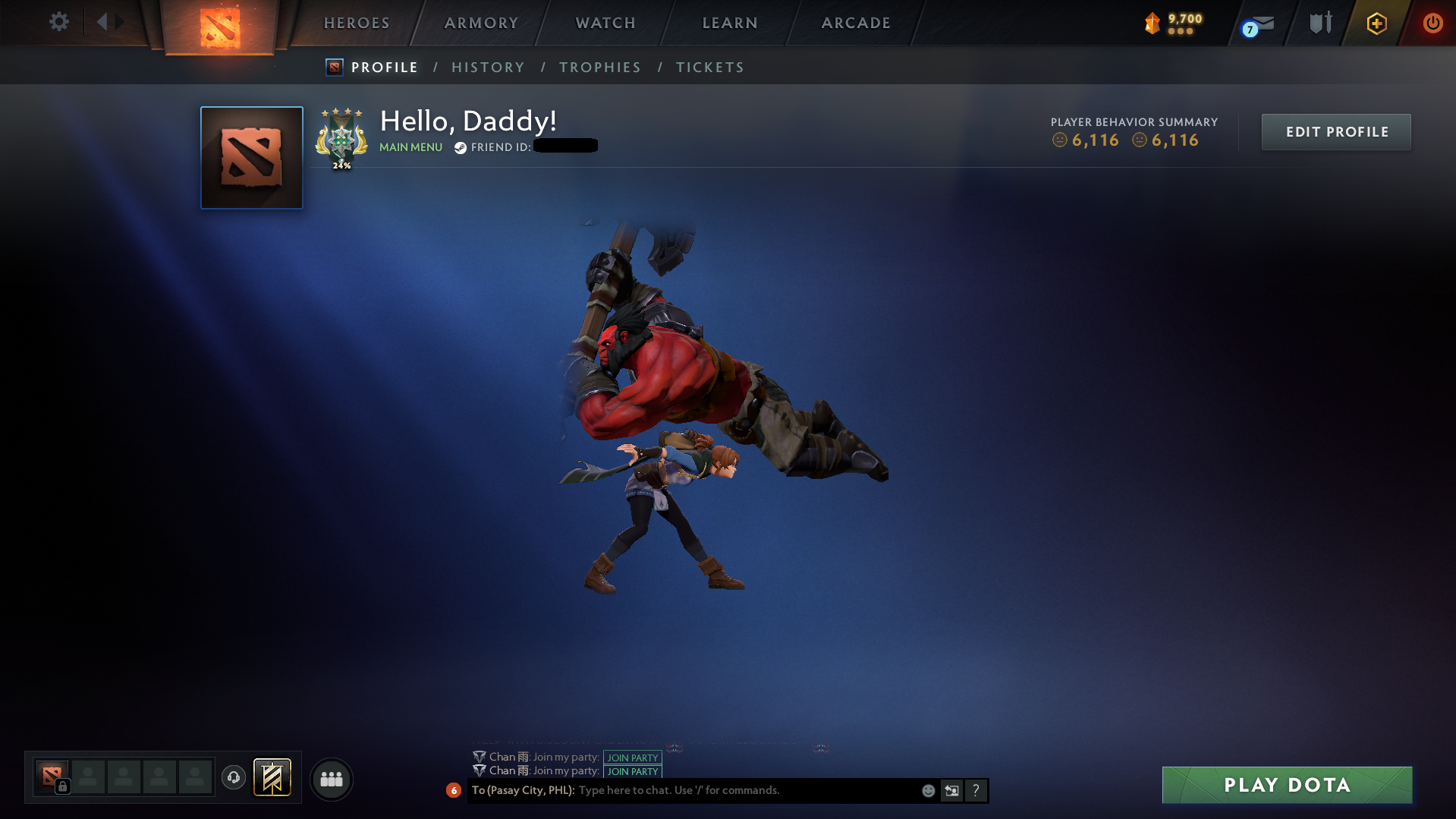Switch to the HISTORY tab

pyautogui.click(x=488, y=67)
